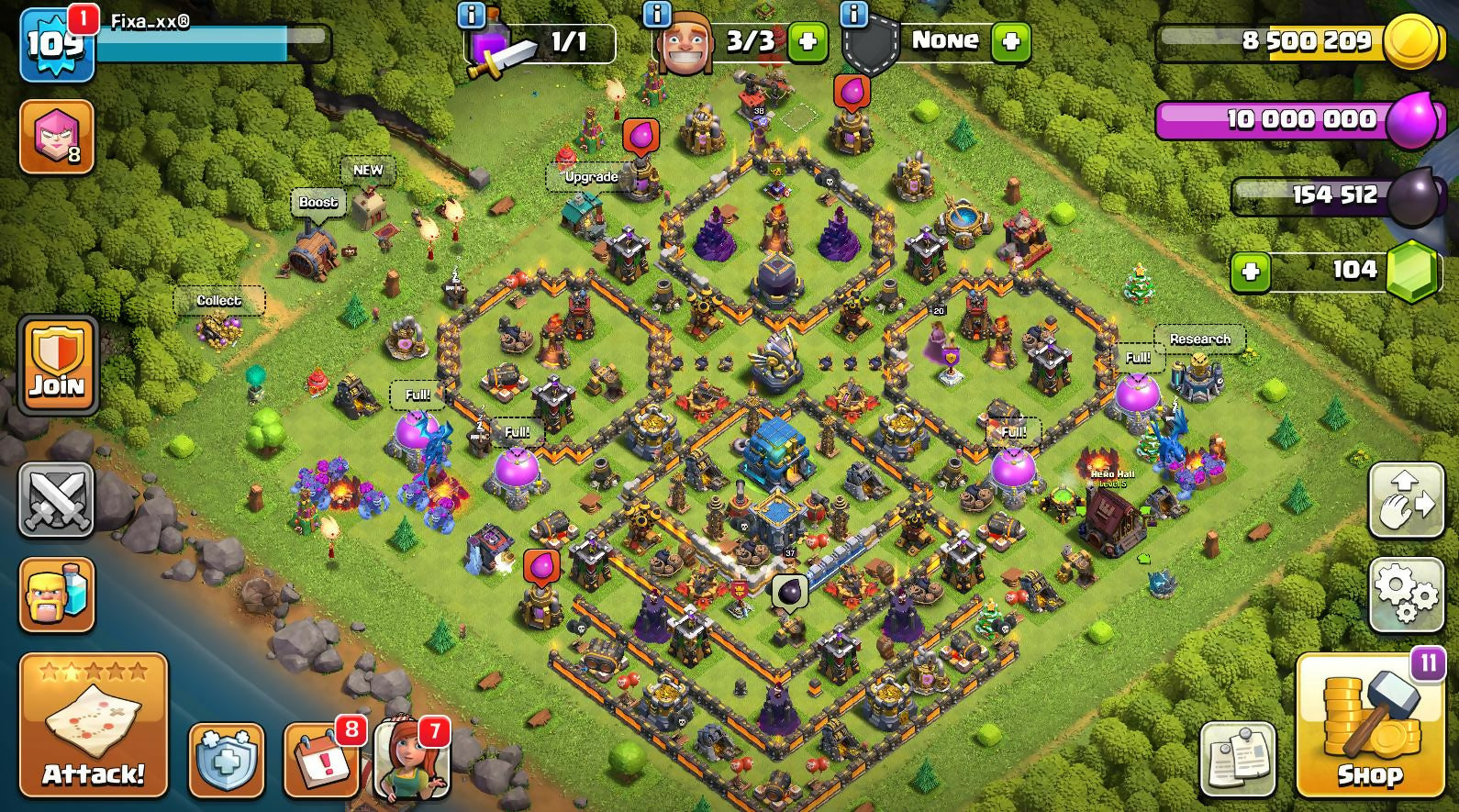Open the crossed swords battle log

tap(57, 500)
